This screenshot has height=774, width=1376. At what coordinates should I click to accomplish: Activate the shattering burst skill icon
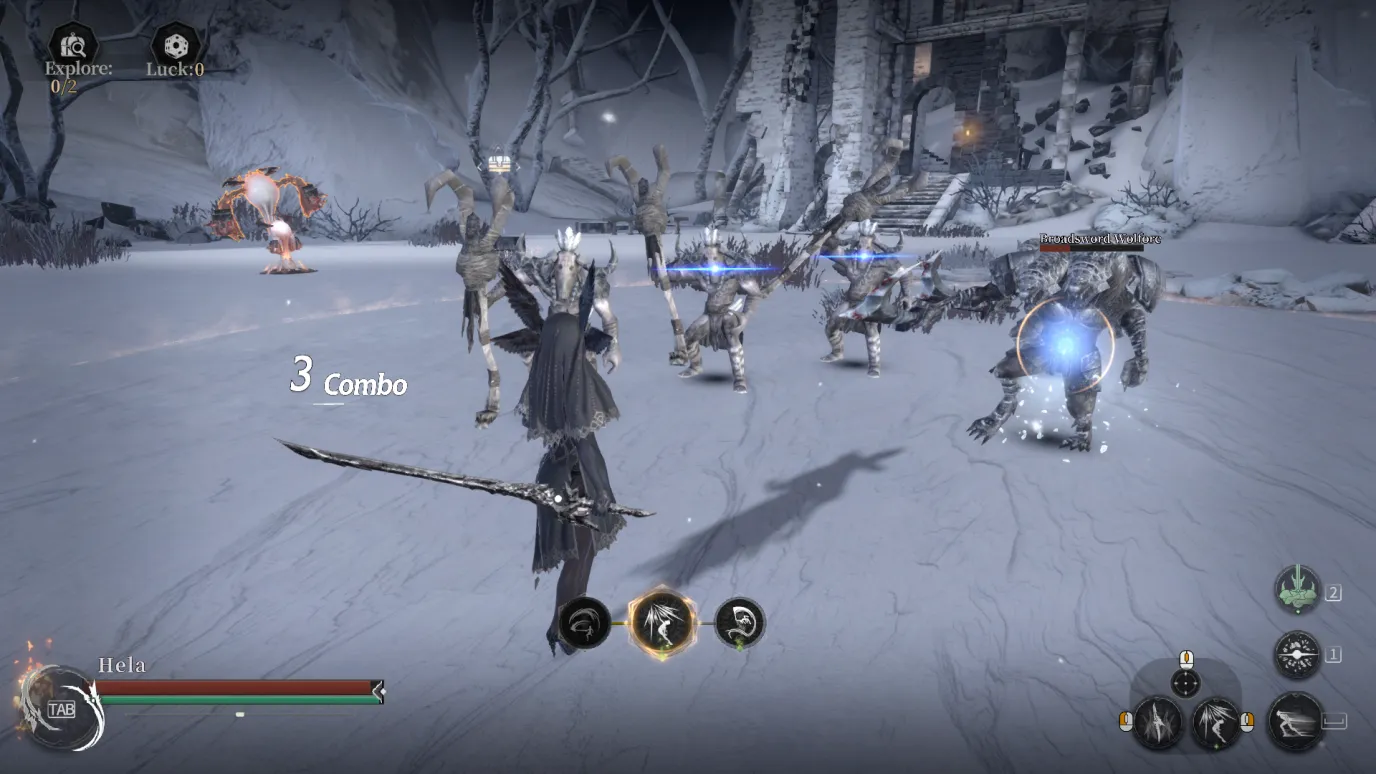(x=1297, y=655)
